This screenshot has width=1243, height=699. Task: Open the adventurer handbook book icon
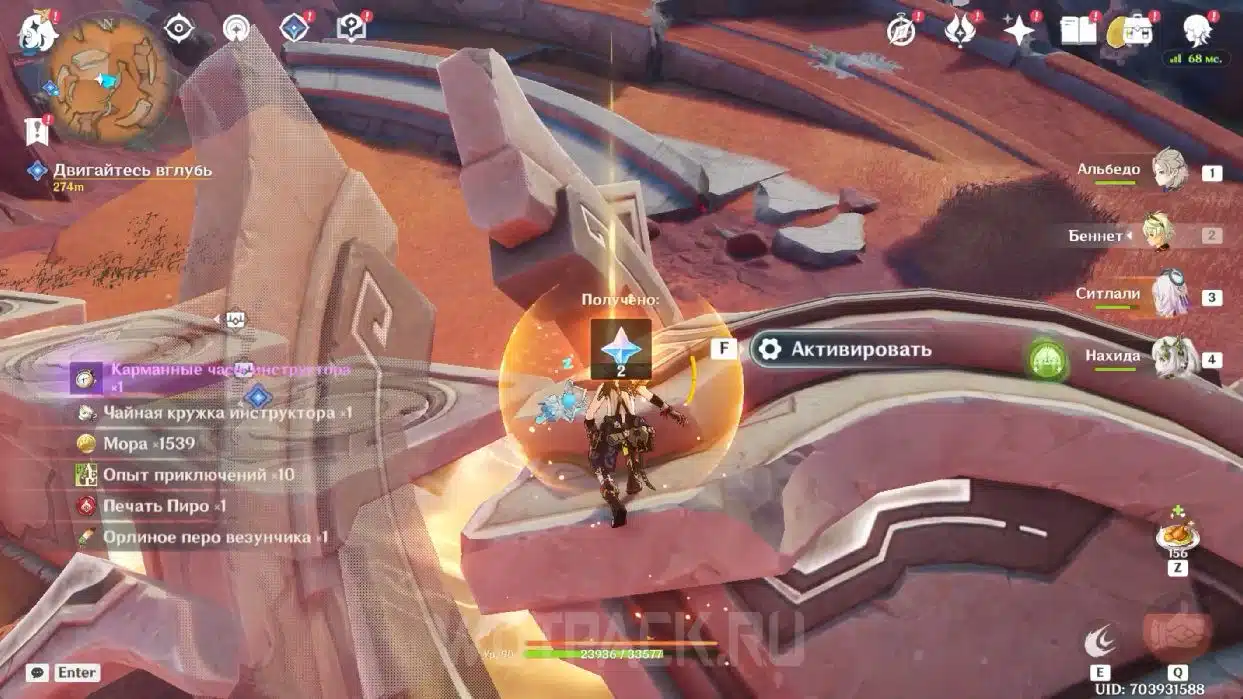click(1078, 31)
